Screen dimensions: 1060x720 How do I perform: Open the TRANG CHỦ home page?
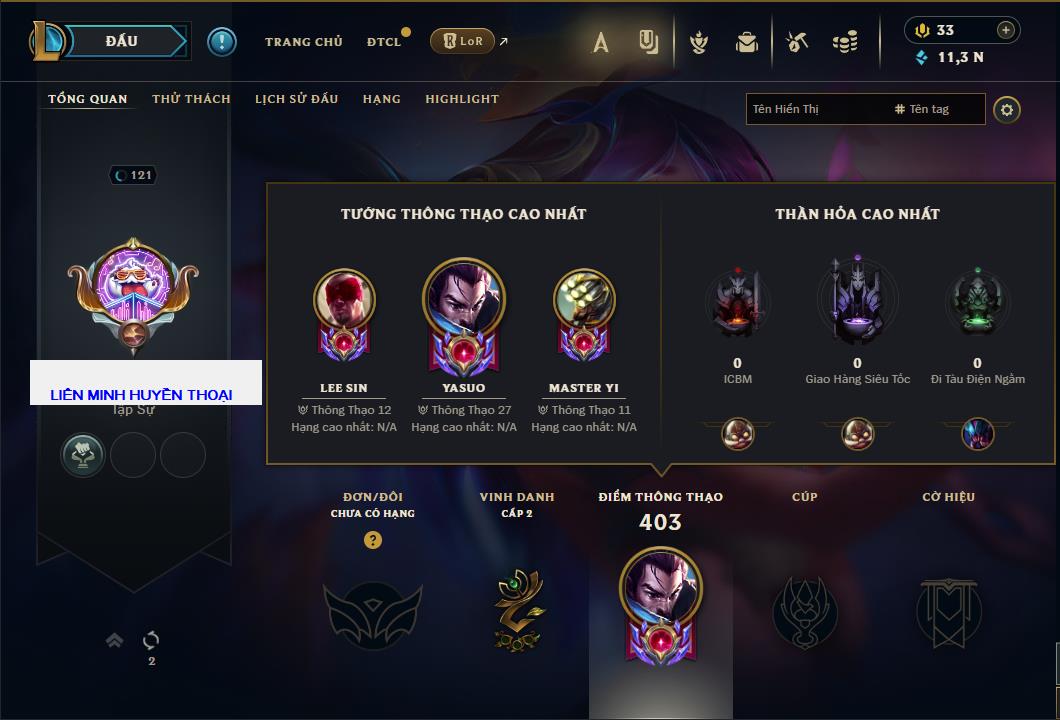(303, 42)
